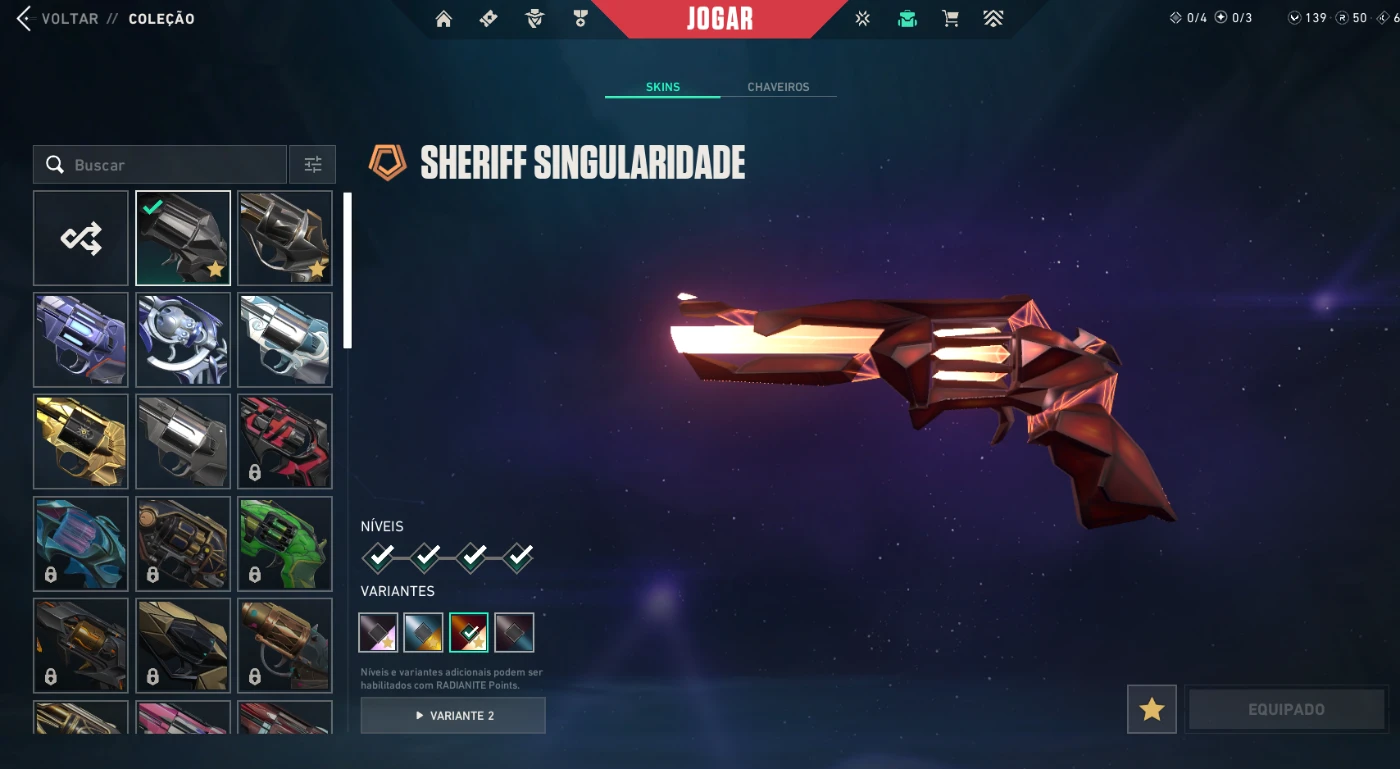Select the plain silver Sheriff skin thumbnail
This screenshot has height=769, width=1400.
tap(183, 441)
